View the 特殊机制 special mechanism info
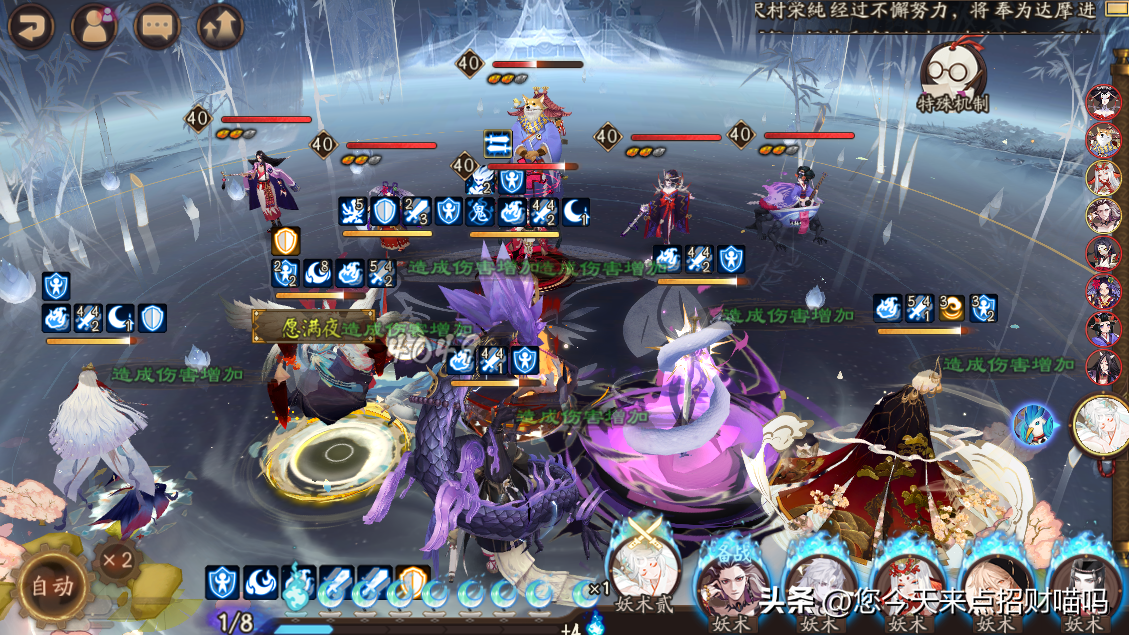Image resolution: width=1129 pixels, height=635 pixels. pos(953,74)
